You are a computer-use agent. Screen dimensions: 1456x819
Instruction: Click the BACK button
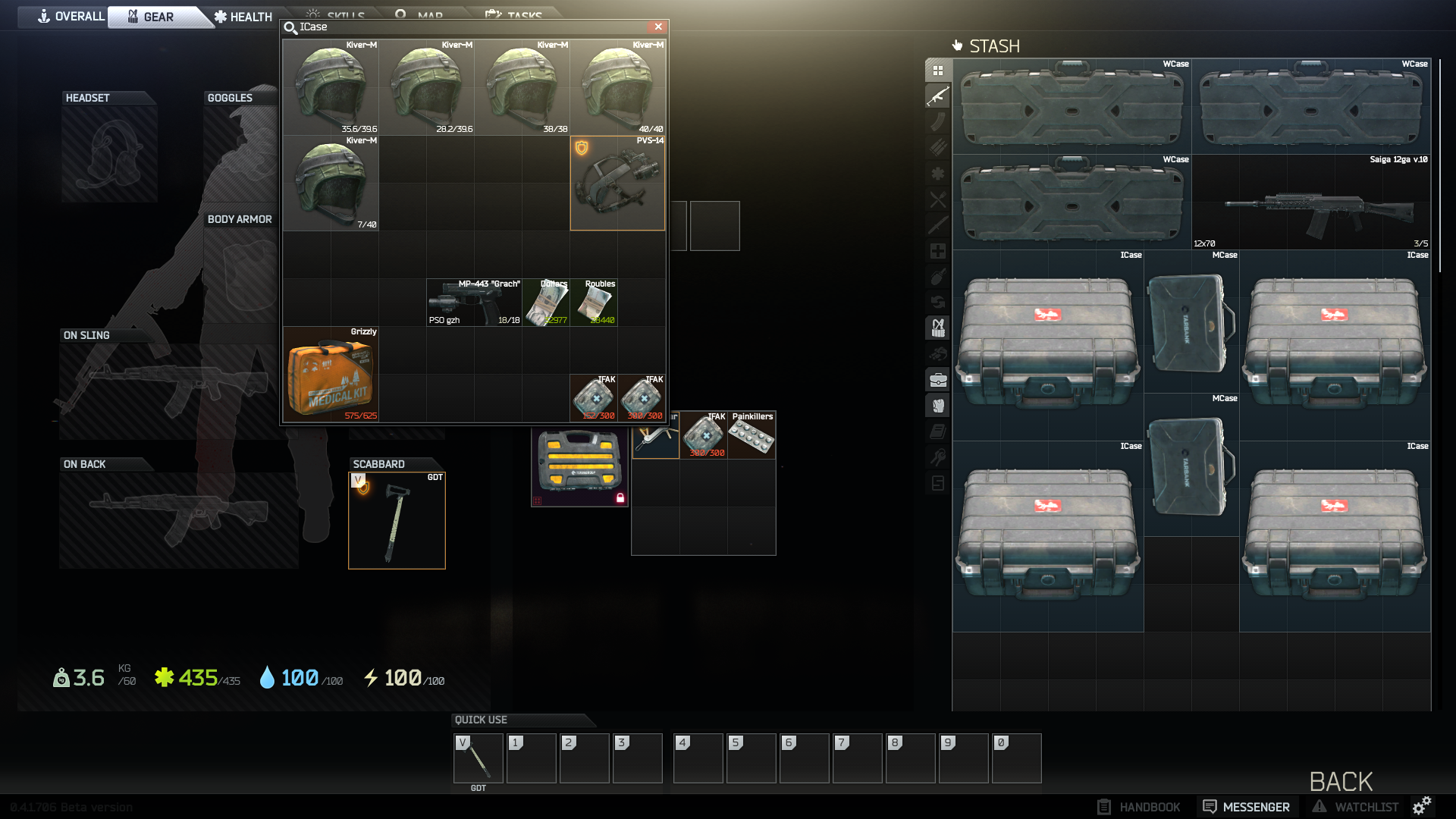[1341, 781]
